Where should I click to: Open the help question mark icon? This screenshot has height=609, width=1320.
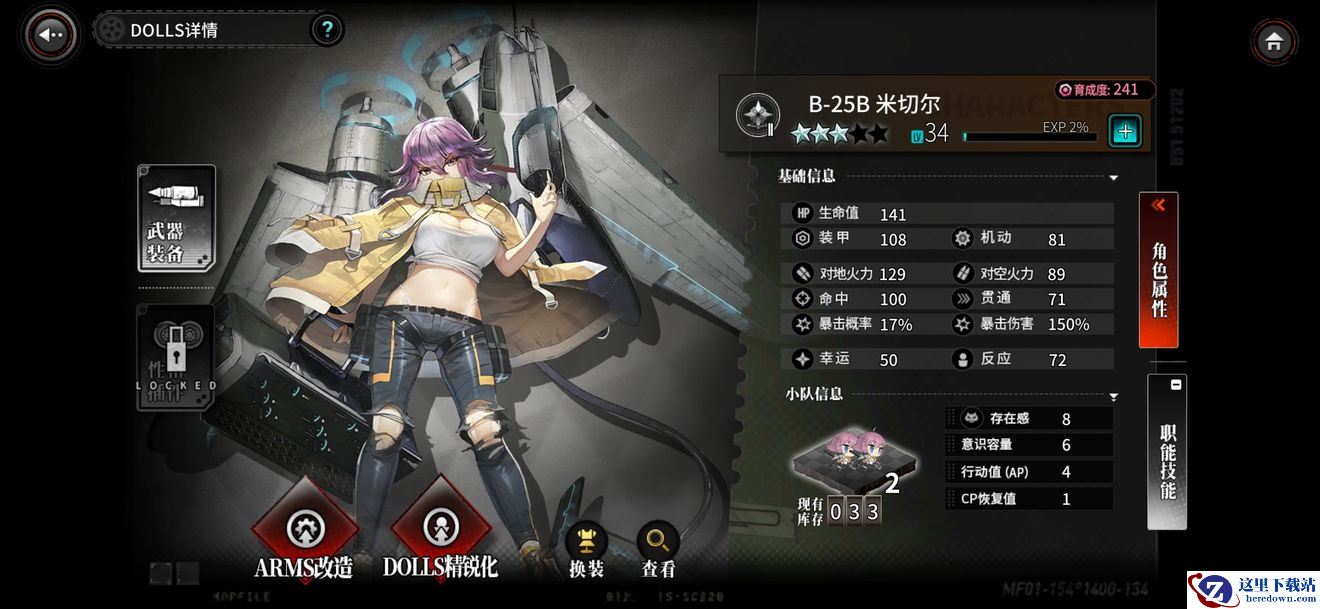(x=327, y=30)
